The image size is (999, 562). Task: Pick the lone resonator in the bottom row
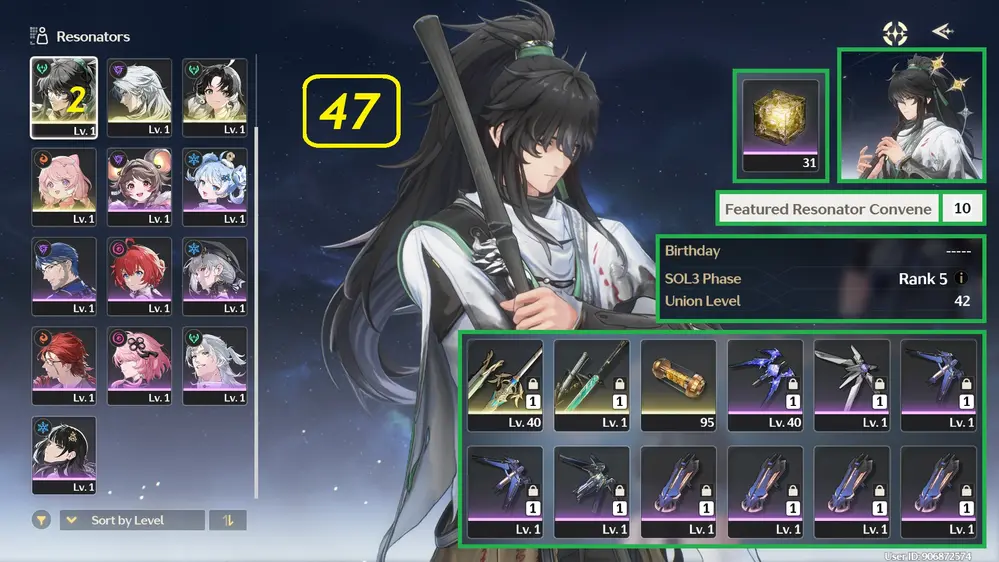click(x=64, y=455)
